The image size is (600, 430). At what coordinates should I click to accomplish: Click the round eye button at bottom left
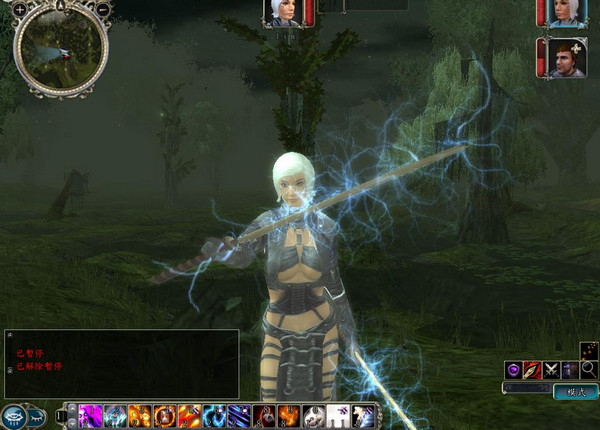tap(15, 415)
